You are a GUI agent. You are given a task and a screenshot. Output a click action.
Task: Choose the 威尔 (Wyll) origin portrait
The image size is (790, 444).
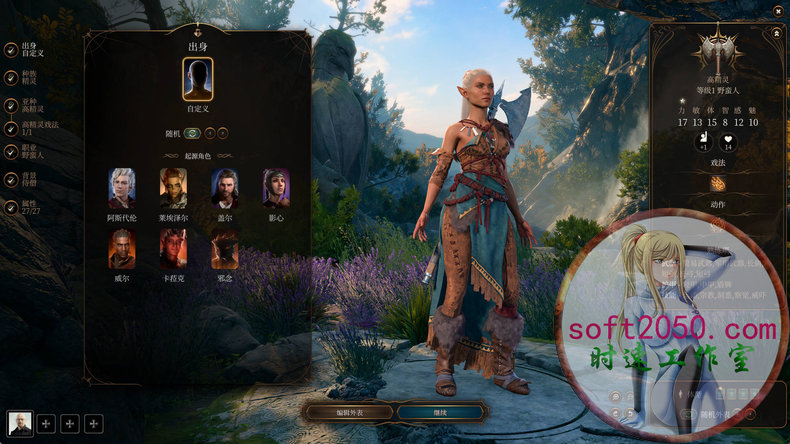tap(122, 249)
